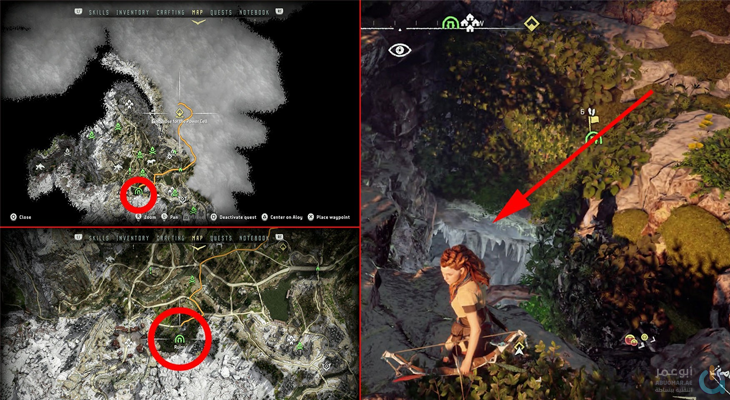
Task: Switch to Inventory tab above the zoomed-out map
Action: click(x=134, y=12)
